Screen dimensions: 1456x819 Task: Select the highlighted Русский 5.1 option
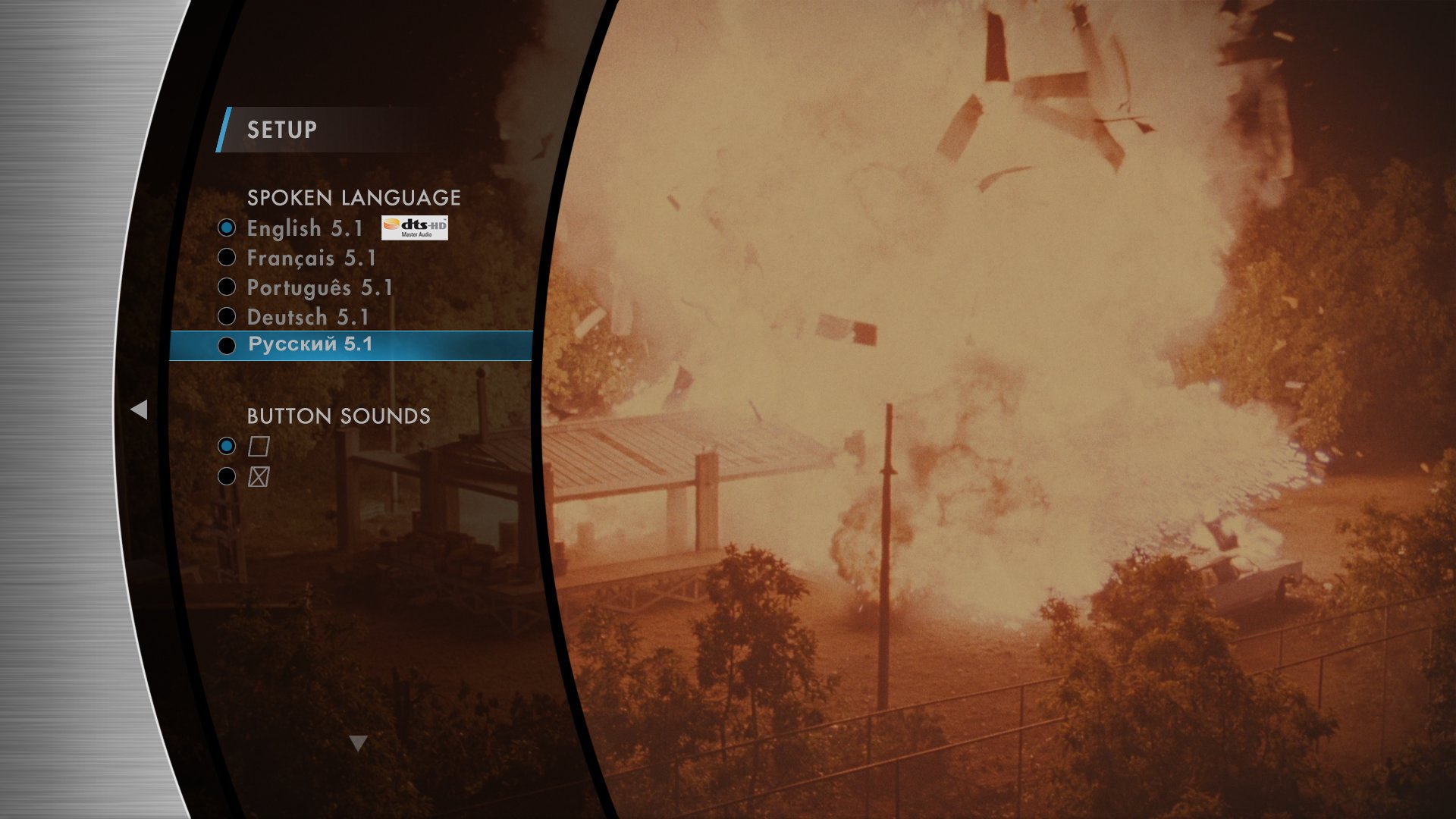pos(310,345)
